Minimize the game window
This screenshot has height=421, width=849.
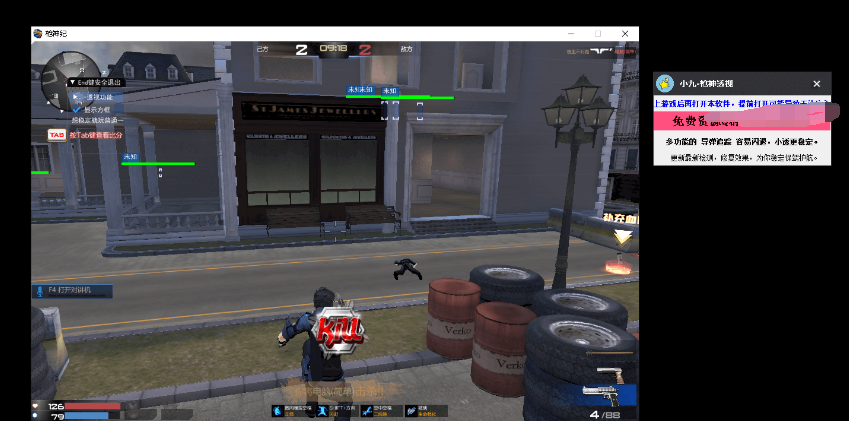click(571, 33)
